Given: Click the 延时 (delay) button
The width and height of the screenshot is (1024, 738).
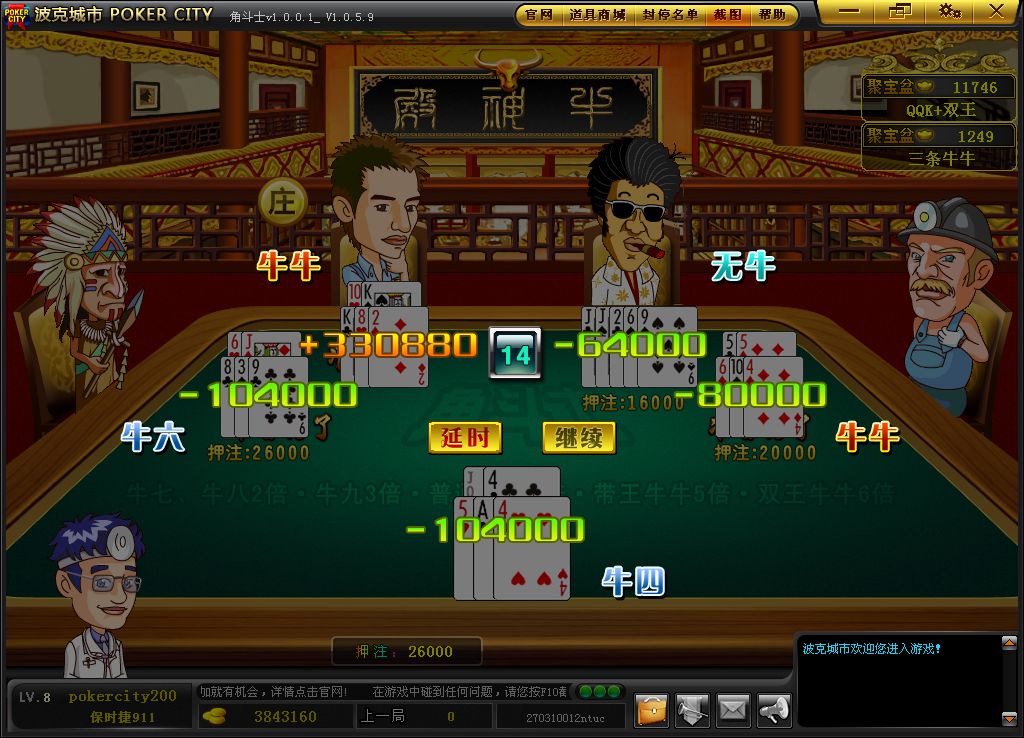Looking at the screenshot, I should tap(465, 438).
